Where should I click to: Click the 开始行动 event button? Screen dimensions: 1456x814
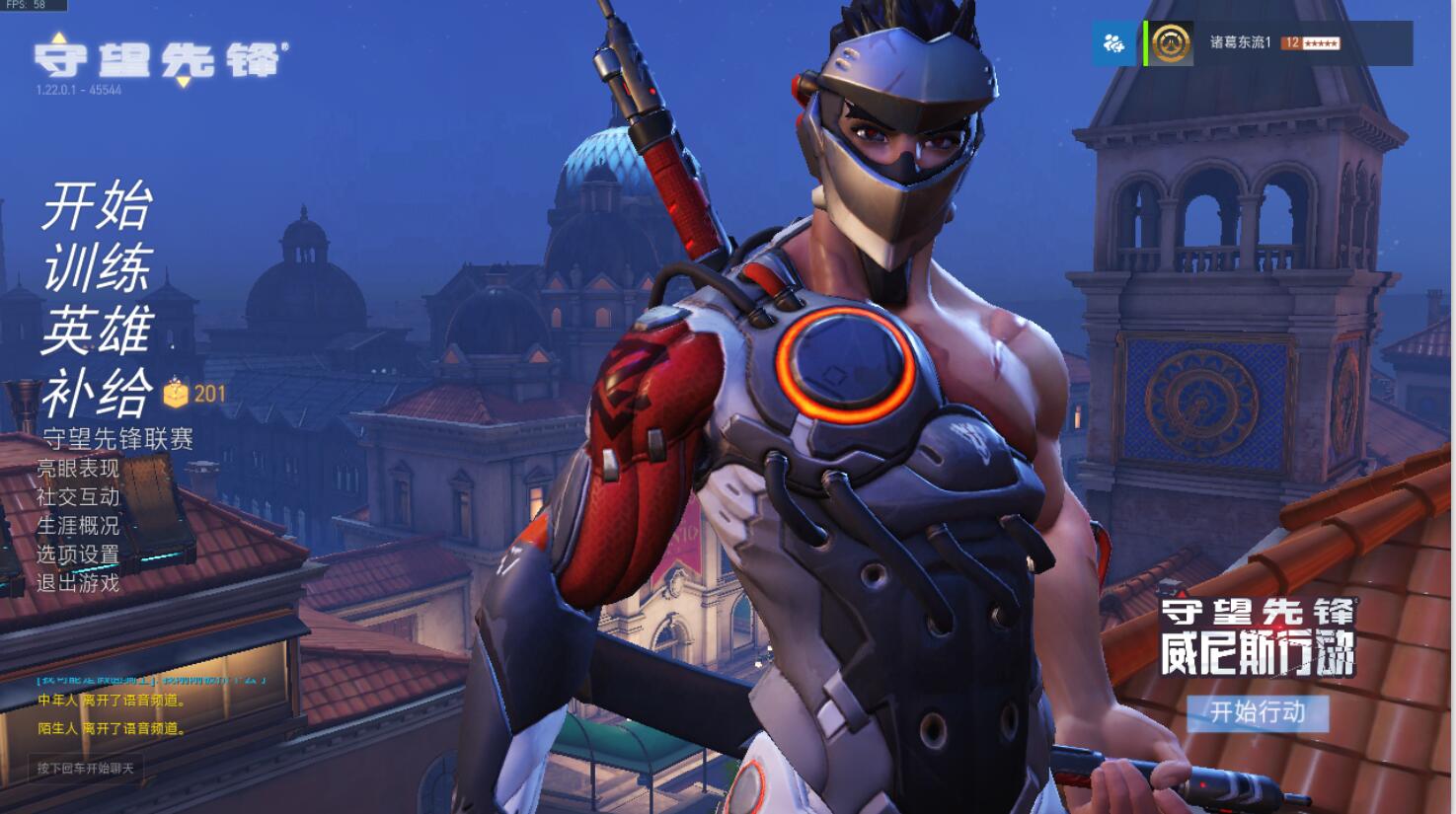click(1257, 712)
